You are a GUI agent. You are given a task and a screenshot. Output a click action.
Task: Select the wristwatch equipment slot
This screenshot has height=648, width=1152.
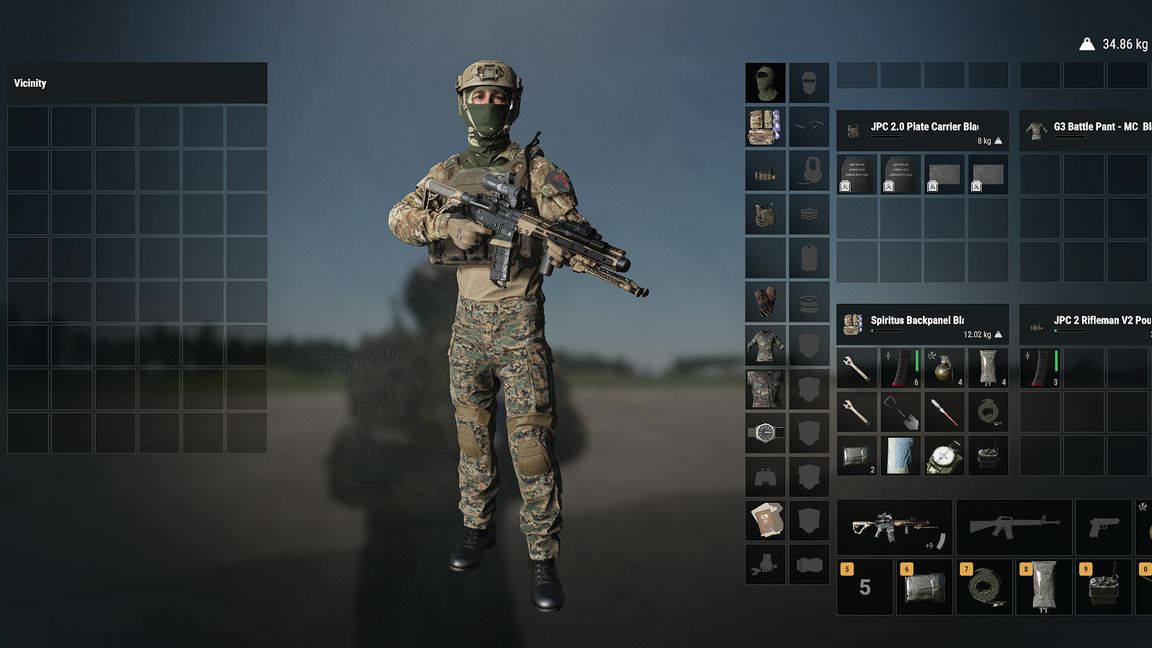tap(765, 433)
